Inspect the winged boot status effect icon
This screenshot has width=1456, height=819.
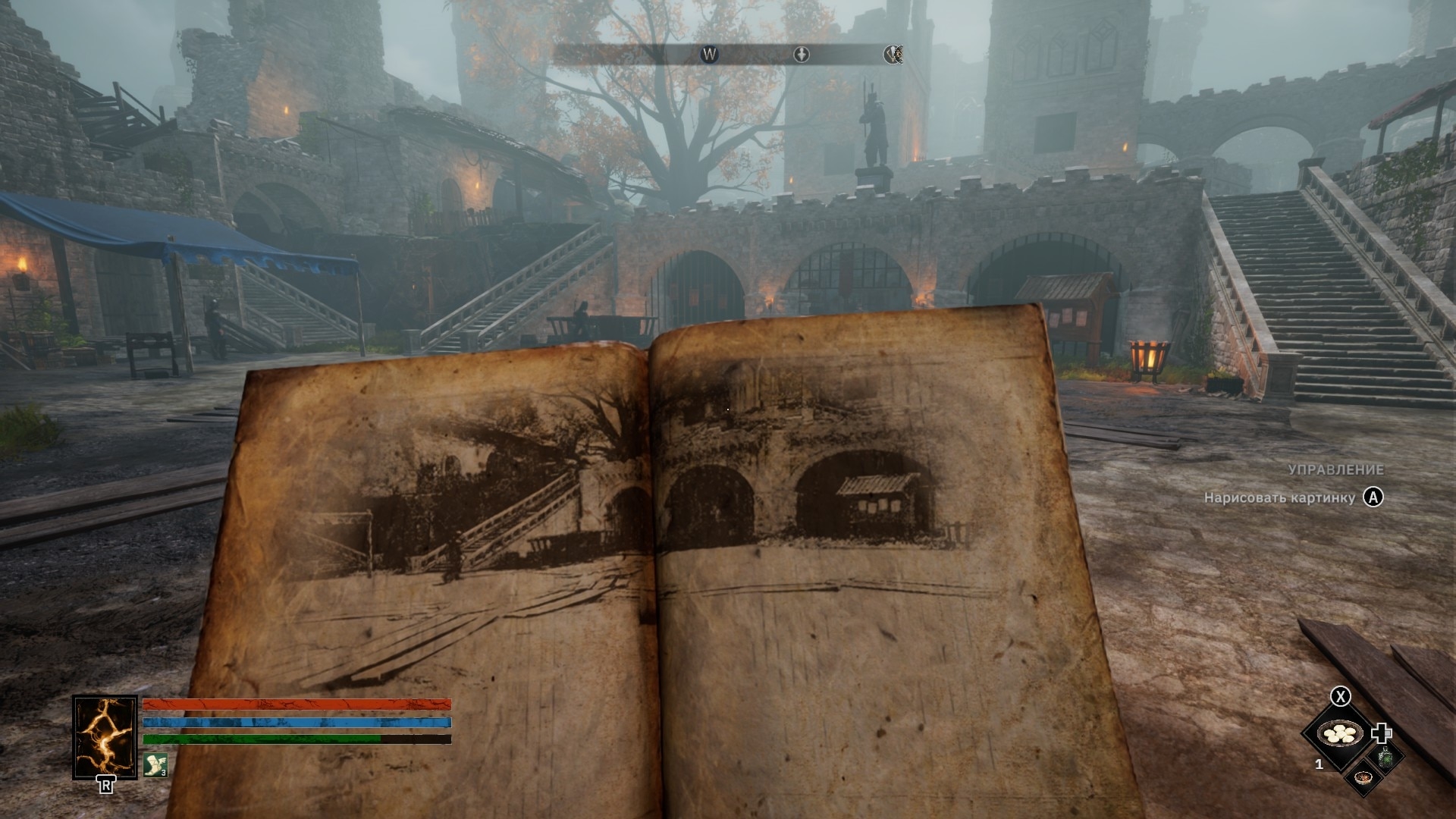[155, 764]
